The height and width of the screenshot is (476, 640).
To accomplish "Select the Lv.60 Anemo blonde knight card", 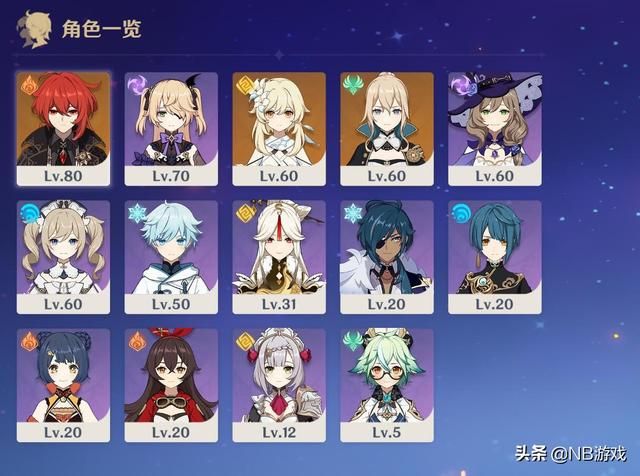I will (387, 127).
